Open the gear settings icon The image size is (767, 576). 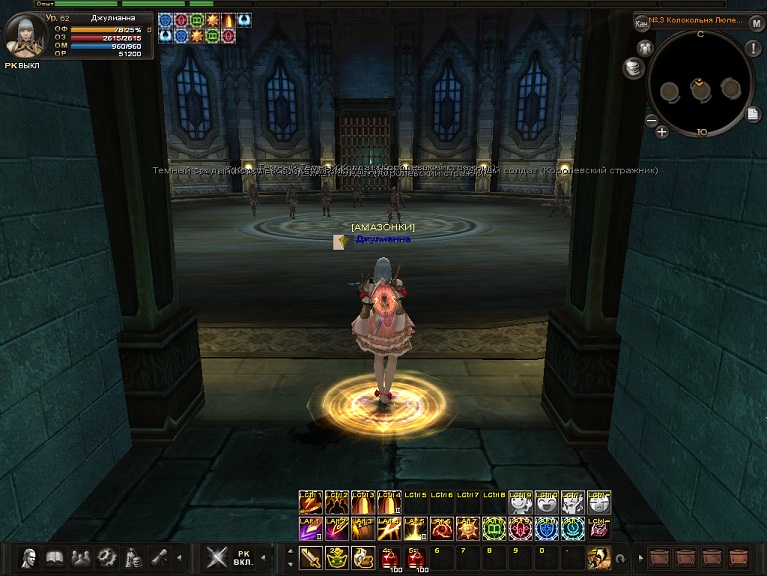click(106, 558)
